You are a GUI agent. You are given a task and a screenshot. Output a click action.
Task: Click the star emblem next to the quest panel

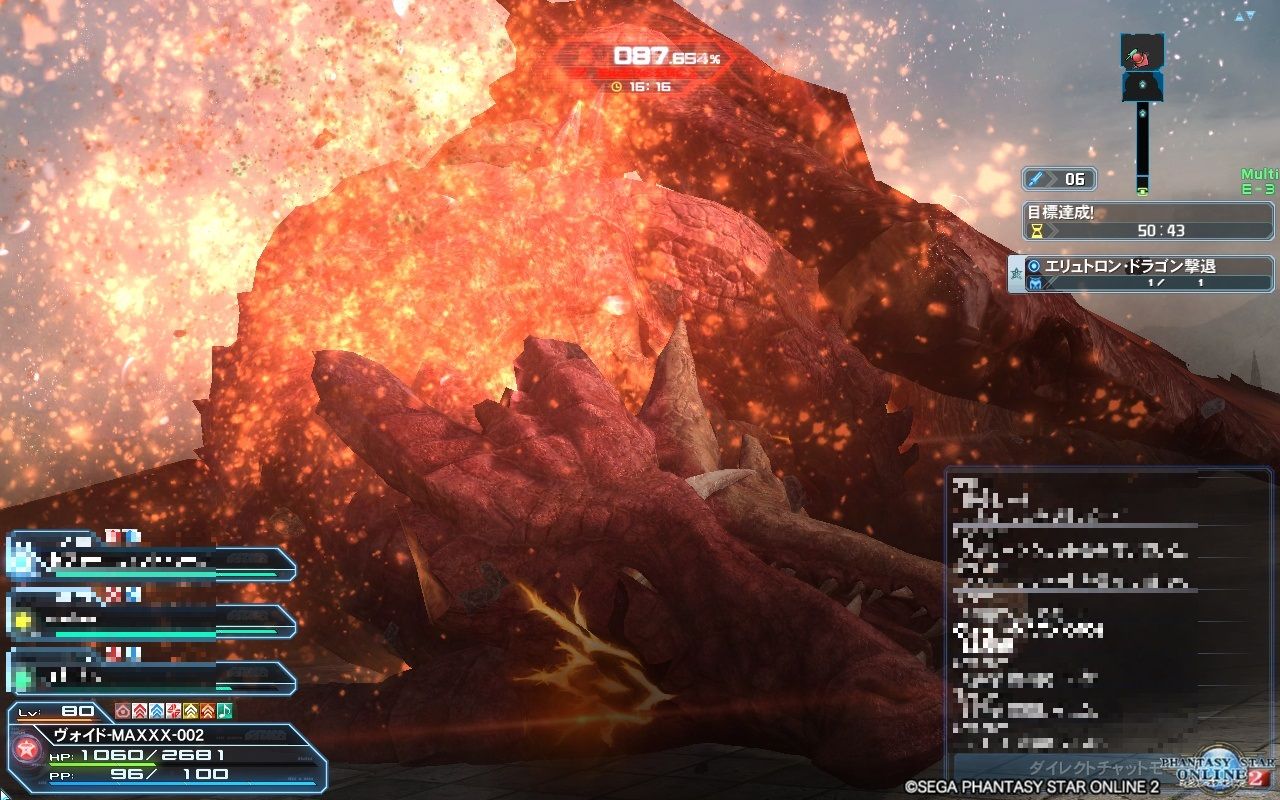click(1016, 272)
